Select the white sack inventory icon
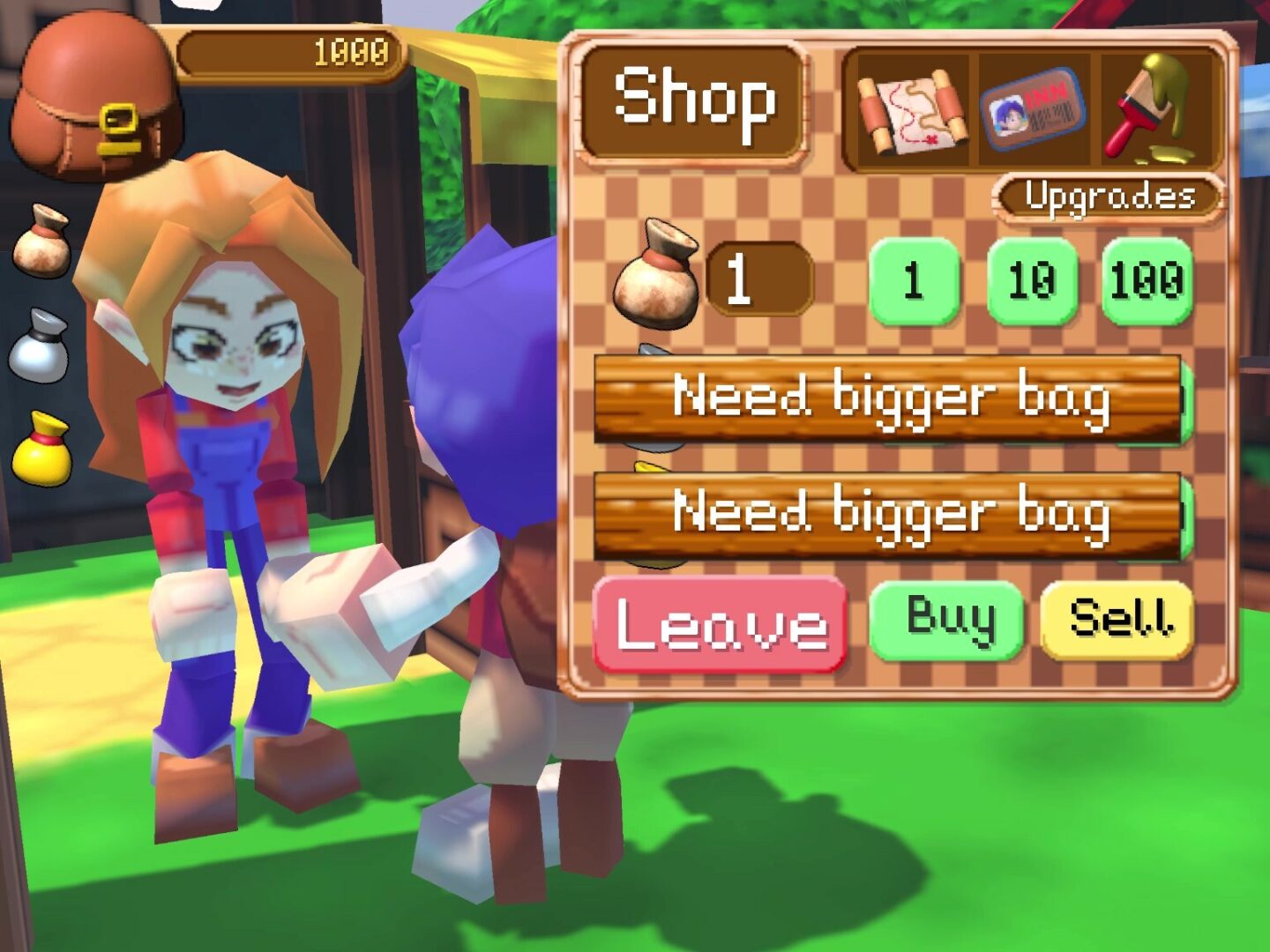Viewport: 1270px width, 952px height. click(x=42, y=344)
